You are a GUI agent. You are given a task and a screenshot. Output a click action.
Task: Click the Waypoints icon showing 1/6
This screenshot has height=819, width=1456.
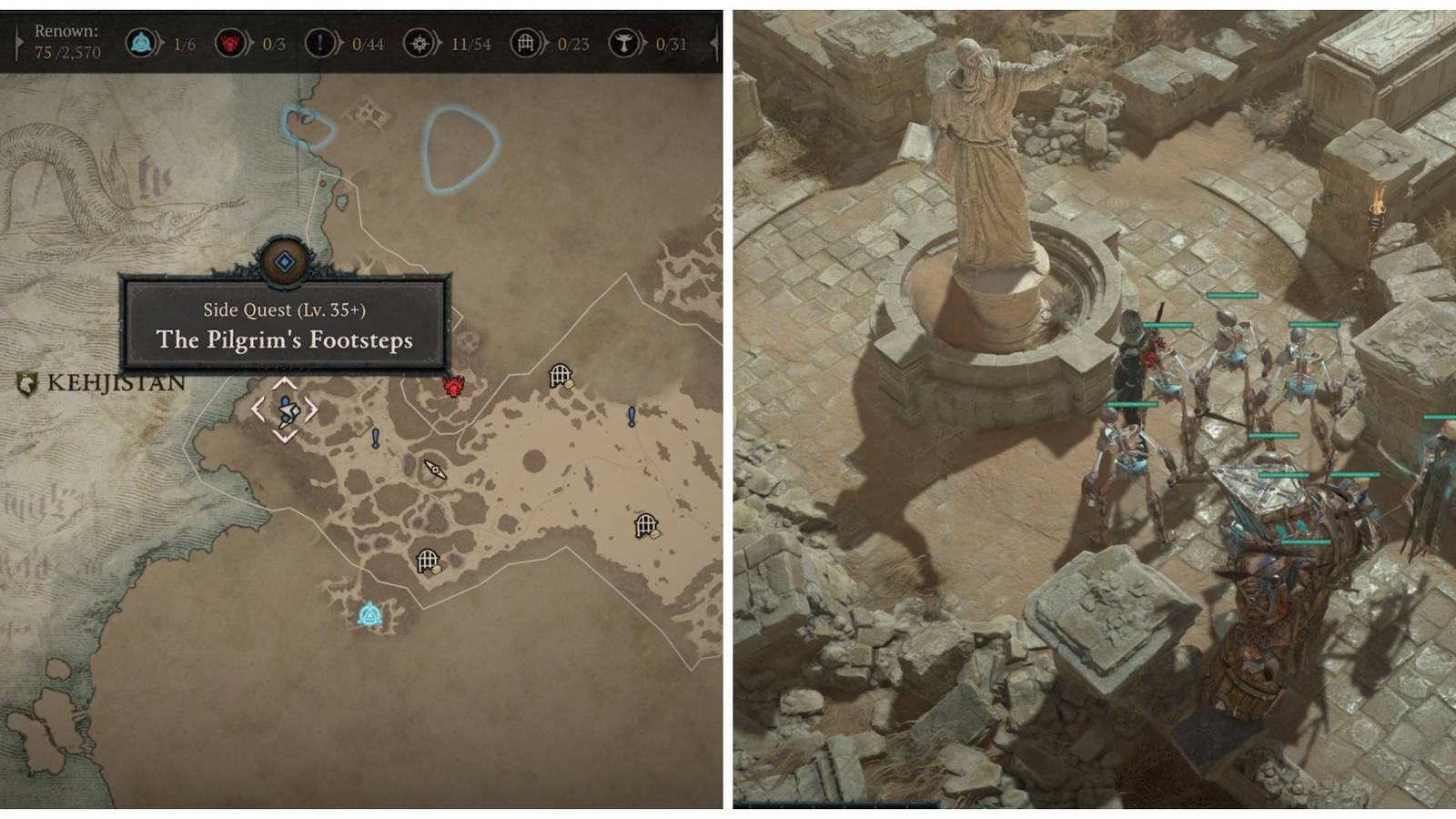(x=141, y=43)
